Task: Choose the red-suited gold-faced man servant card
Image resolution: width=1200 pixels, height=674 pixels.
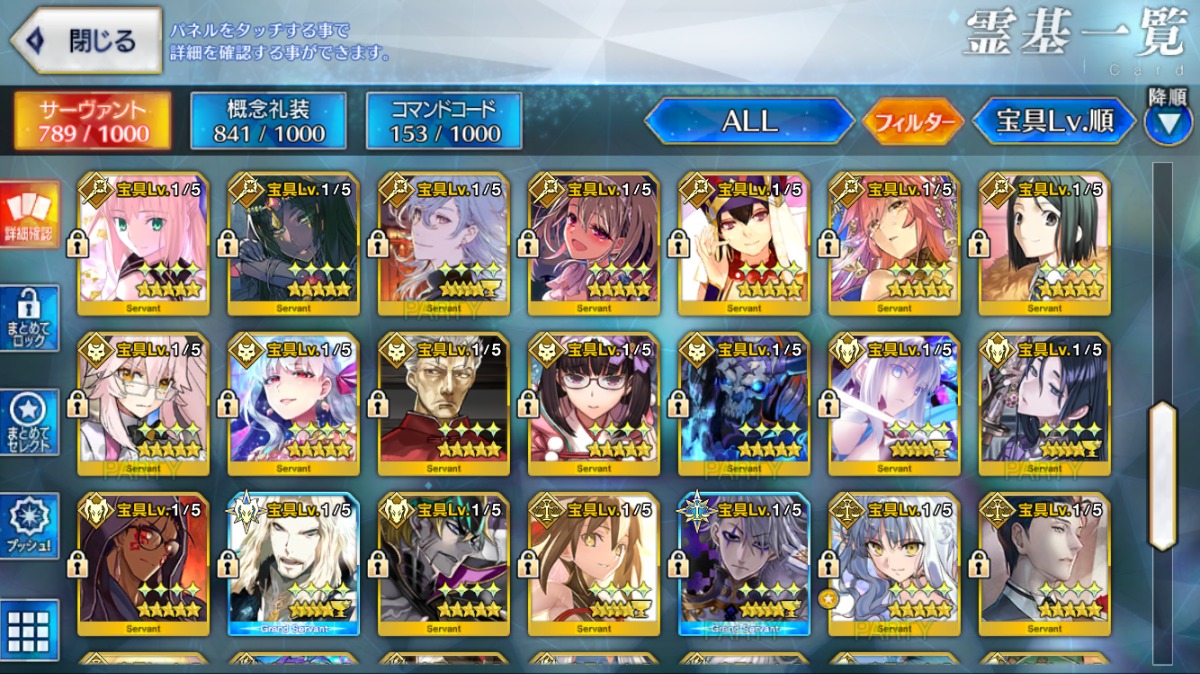Action: pyautogui.click(x=443, y=404)
